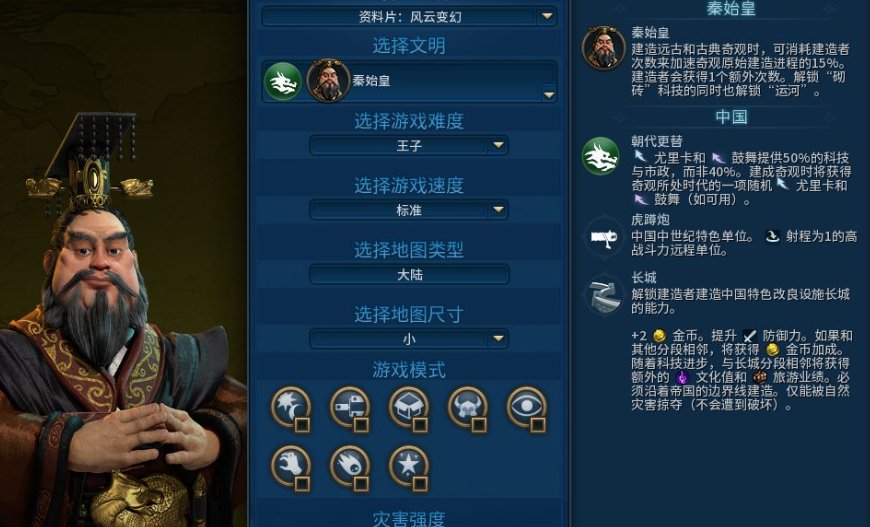The image size is (870, 527).
Task: Toggle the mechanical clamp game mode
Action: (x=350, y=408)
